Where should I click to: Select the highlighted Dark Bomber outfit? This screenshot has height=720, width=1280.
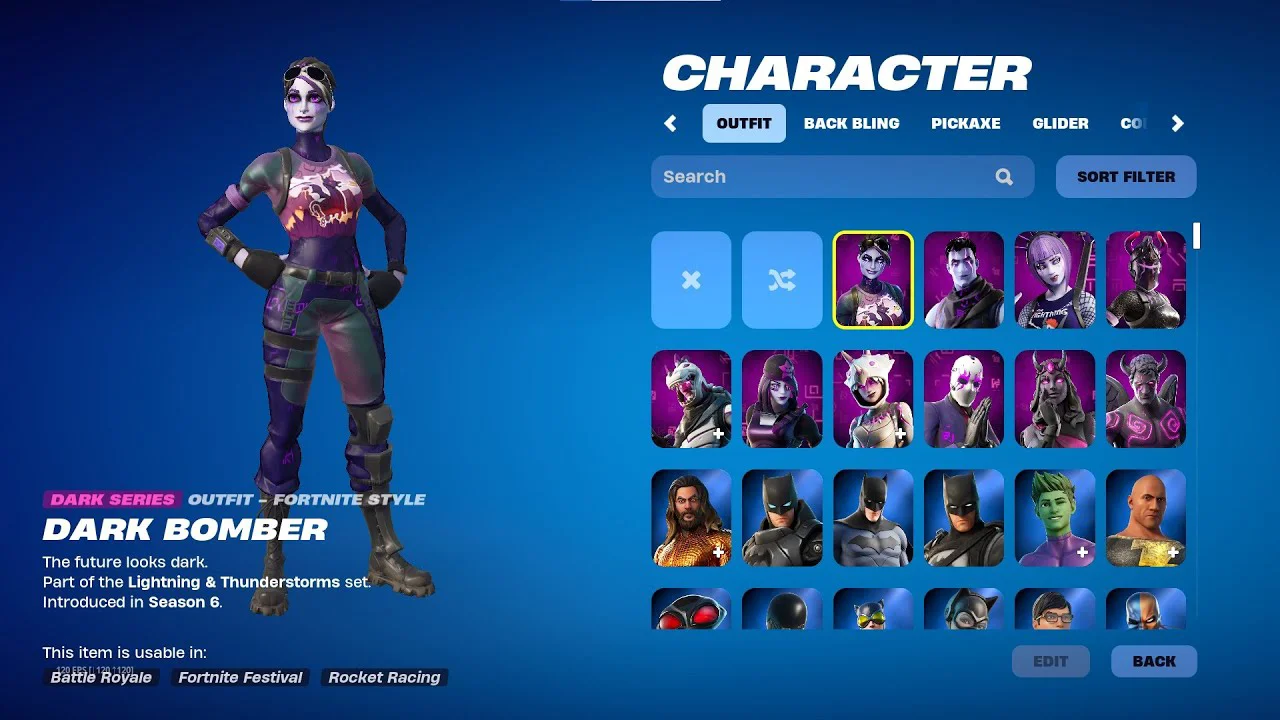(873, 280)
